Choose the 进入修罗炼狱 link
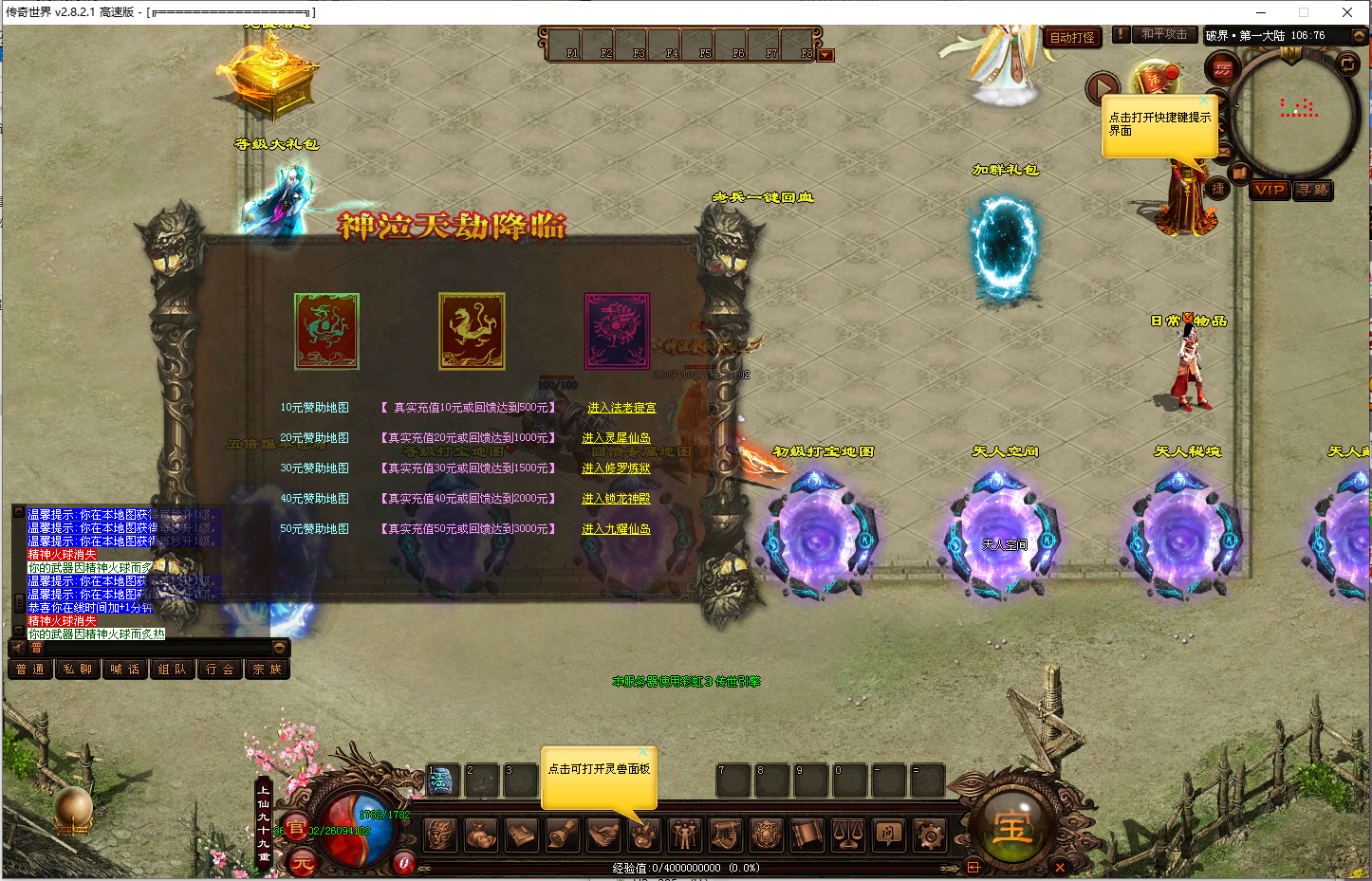Viewport: 1372px width, 881px height. [x=616, y=468]
